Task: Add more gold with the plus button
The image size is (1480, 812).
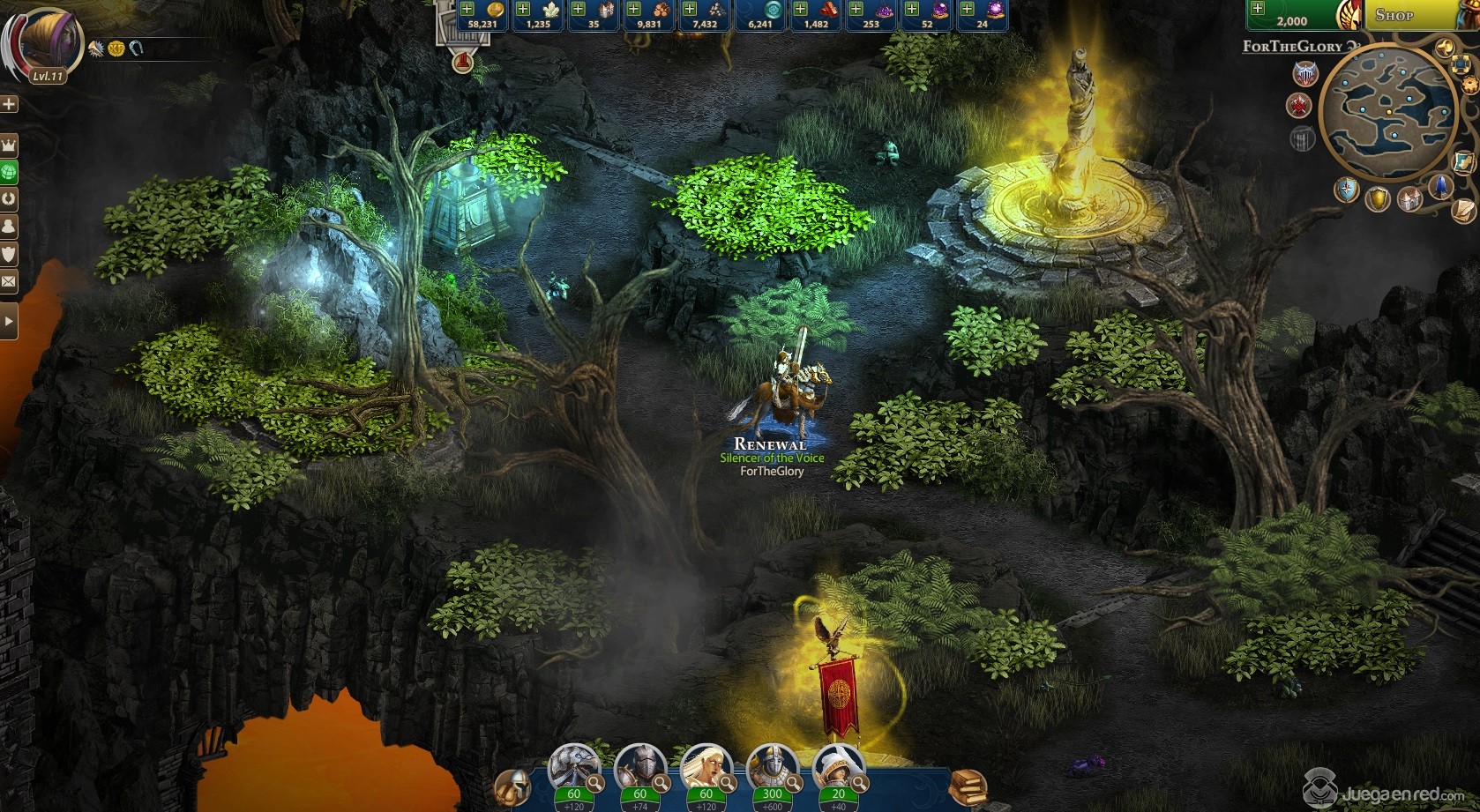Action: [x=467, y=9]
